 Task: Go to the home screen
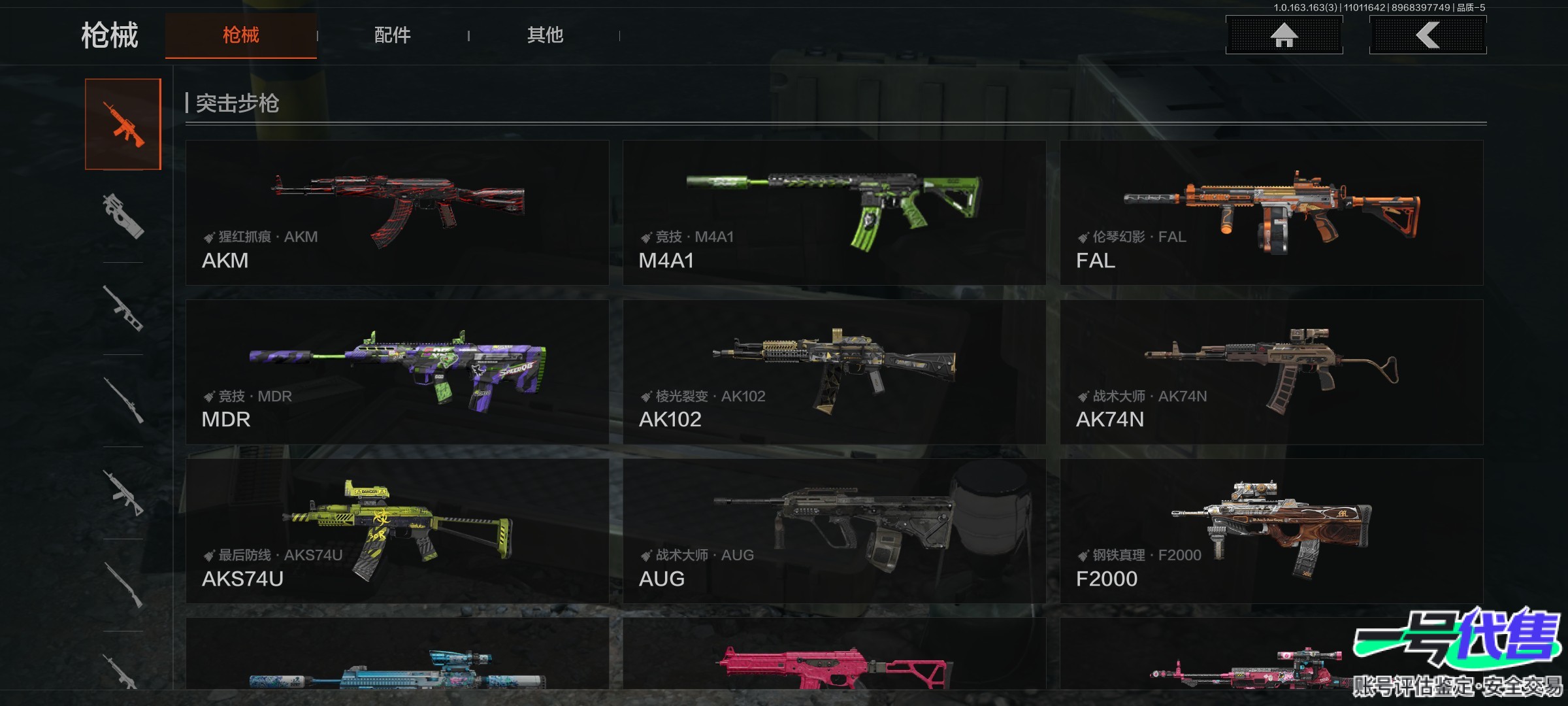(x=1284, y=35)
